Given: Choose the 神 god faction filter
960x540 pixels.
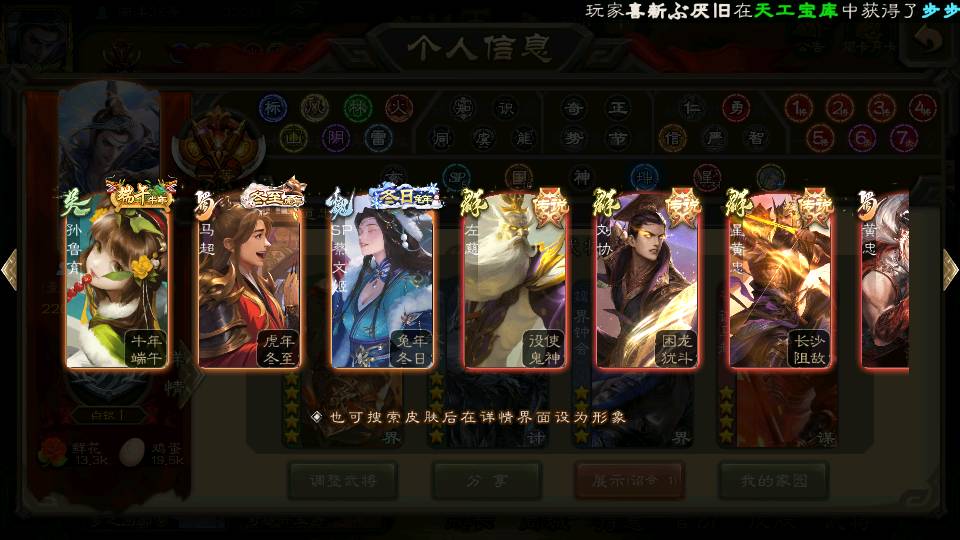Looking at the screenshot, I should pos(581,177).
